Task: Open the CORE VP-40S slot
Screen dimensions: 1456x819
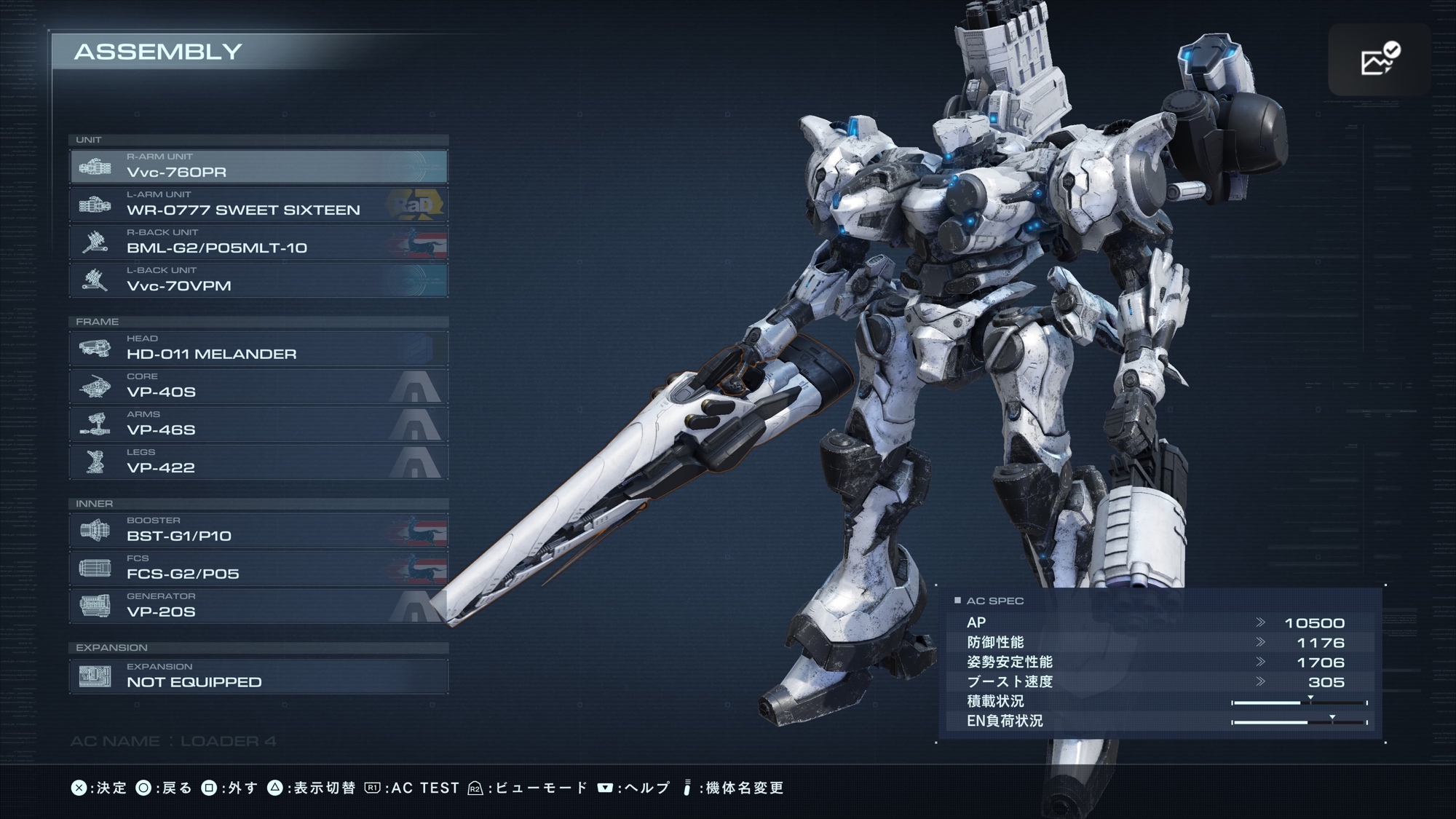Action: click(258, 387)
